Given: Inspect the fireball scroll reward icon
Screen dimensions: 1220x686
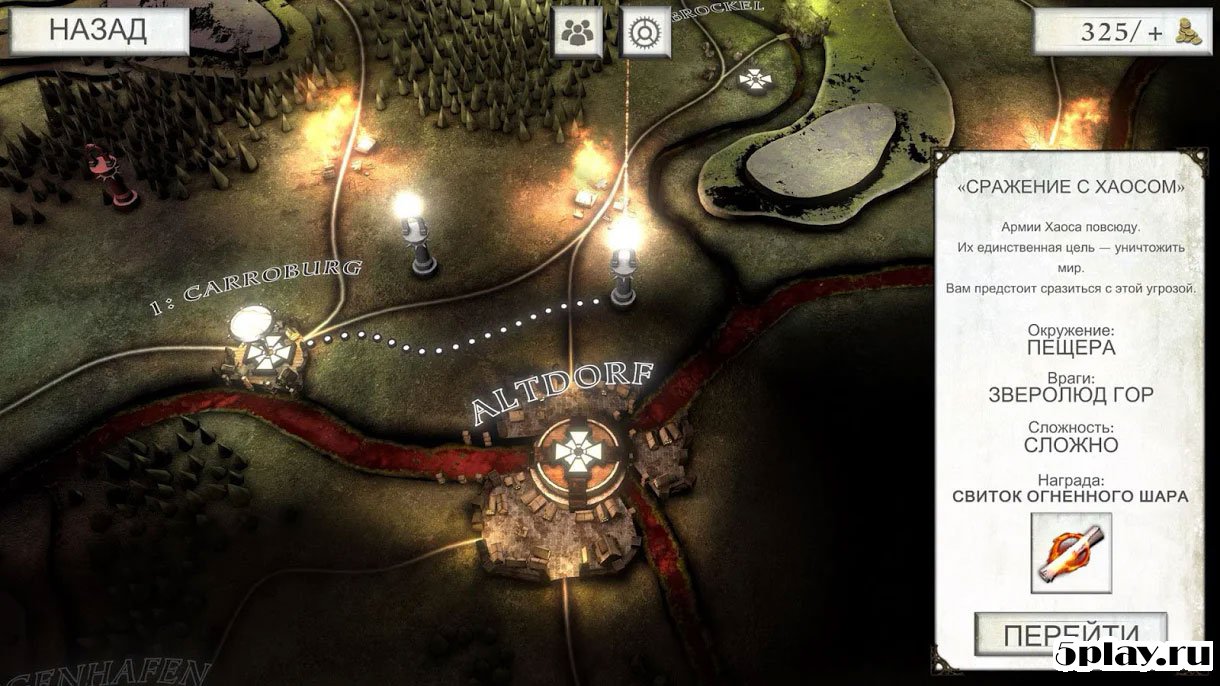Looking at the screenshot, I should click(1071, 553).
